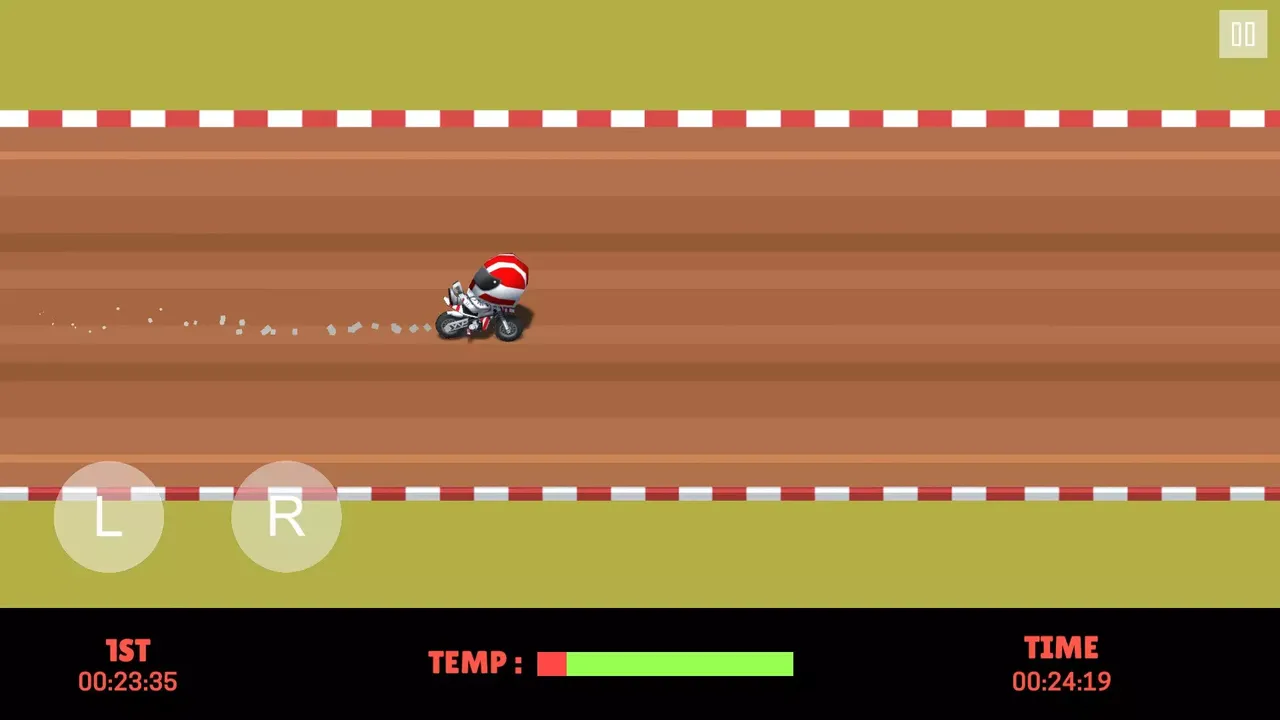Viewport: 1280px width, 720px height.
Task: Tap the pause button top right corner
Action: (x=1243, y=35)
